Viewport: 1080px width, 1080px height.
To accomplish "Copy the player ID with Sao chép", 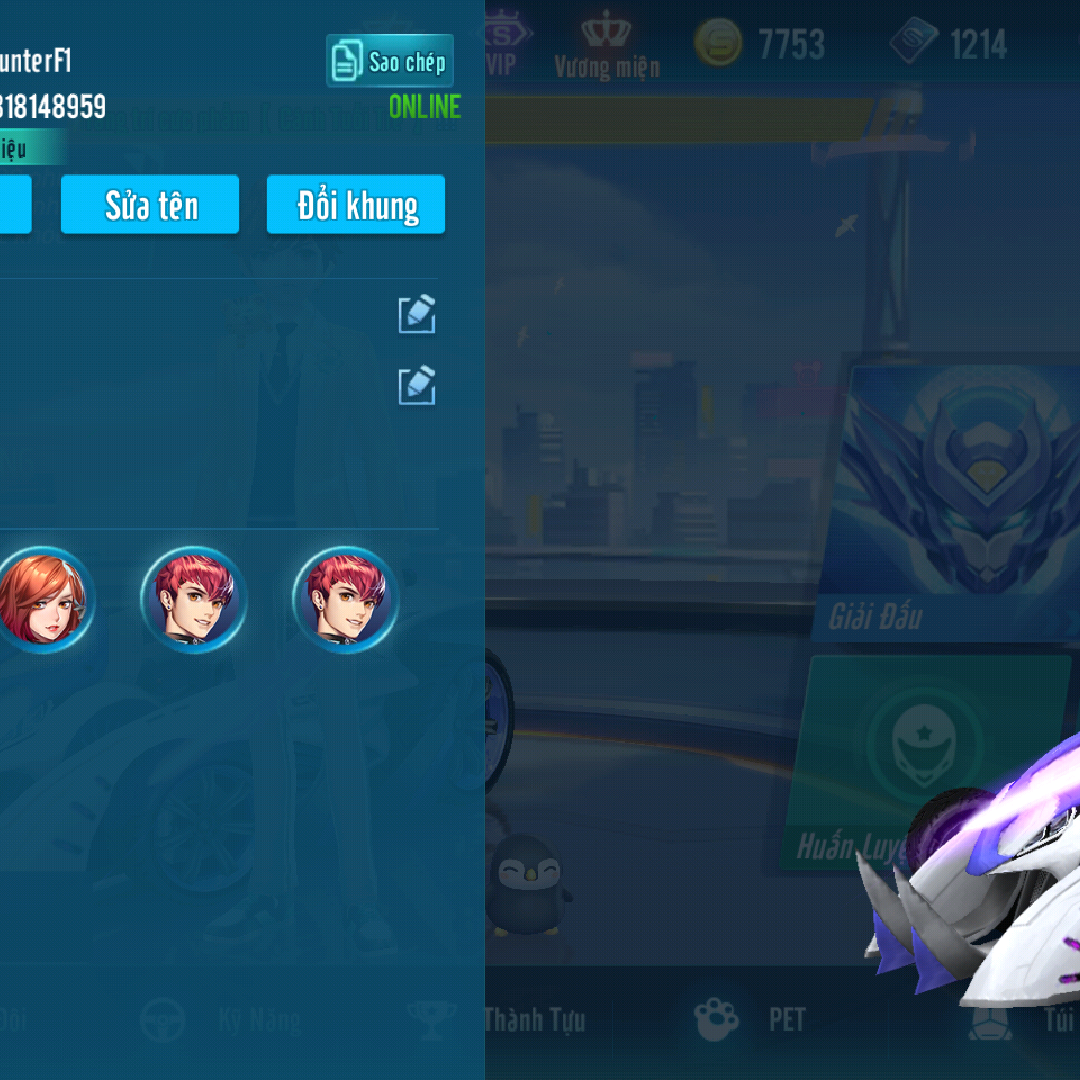I will pos(390,61).
